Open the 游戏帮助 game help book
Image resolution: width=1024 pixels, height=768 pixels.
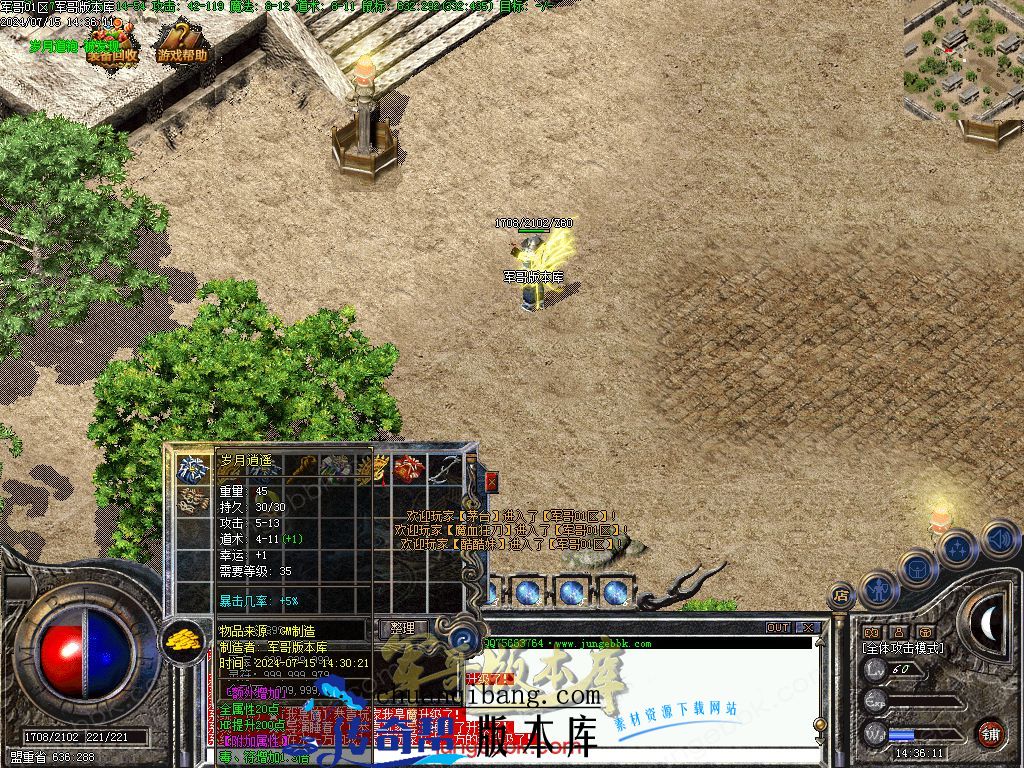pyautogui.click(x=182, y=44)
